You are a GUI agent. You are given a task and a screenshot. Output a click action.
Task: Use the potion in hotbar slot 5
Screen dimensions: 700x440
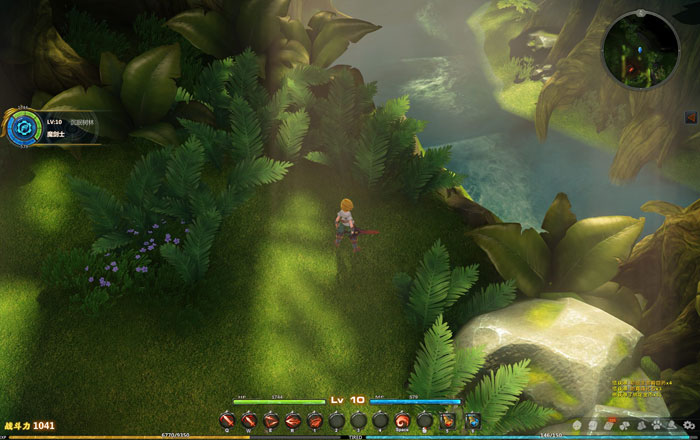click(449, 420)
